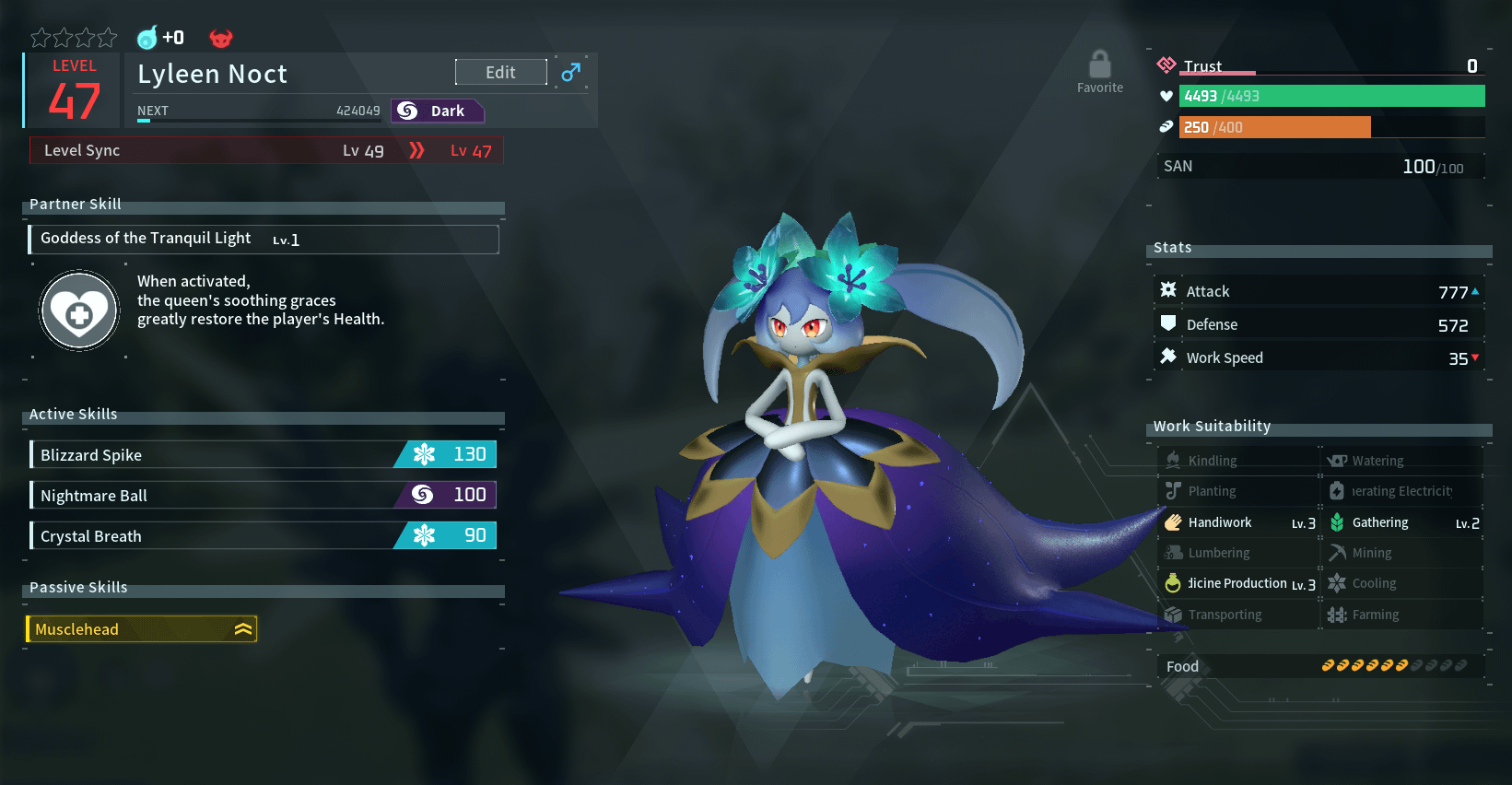This screenshot has height=785, width=1512.
Task: Toggle the Favorite lock icon
Action: pos(1099,66)
